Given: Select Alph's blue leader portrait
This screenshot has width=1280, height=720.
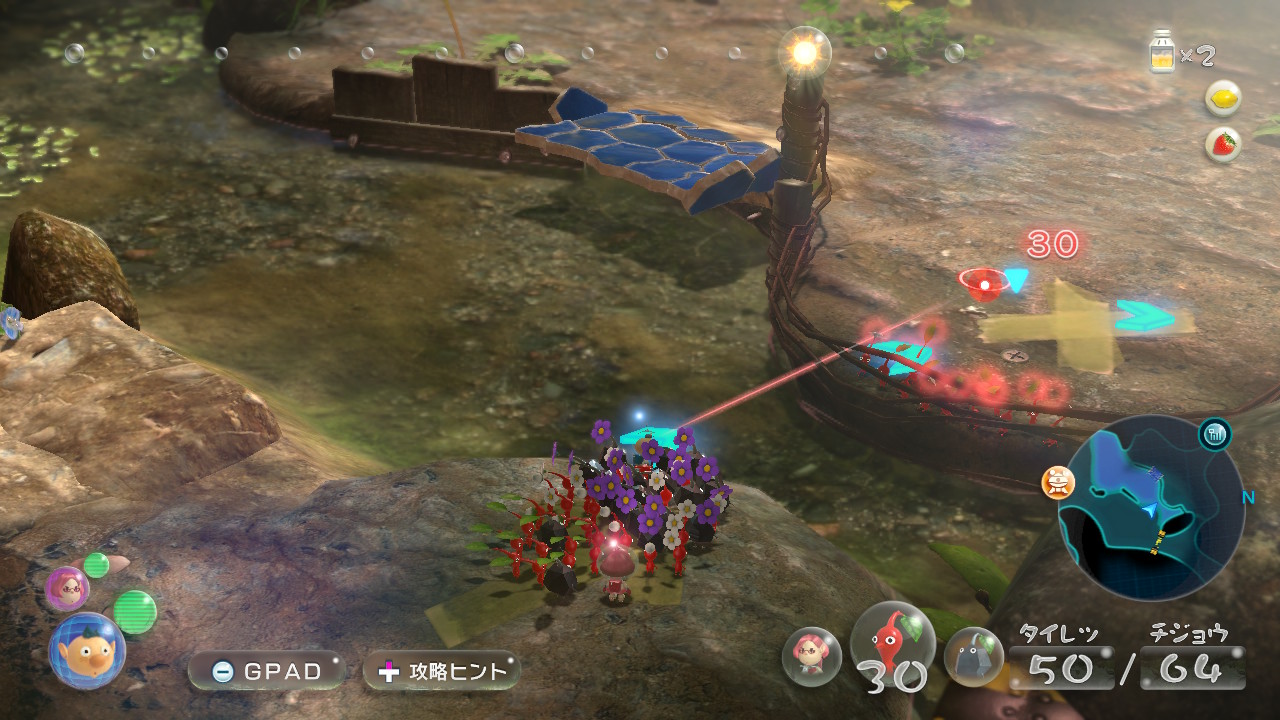Looking at the screenshot, I should (x=87, y=651).
